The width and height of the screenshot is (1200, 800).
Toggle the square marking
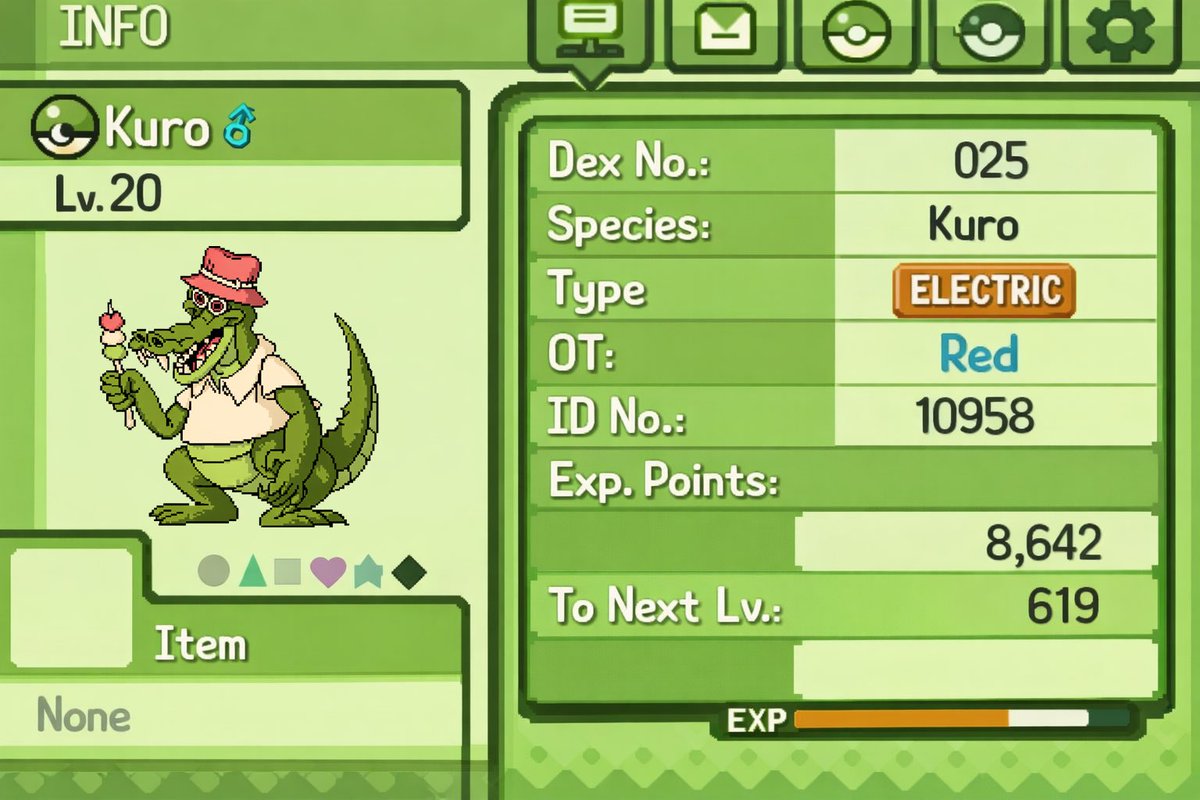pyautogui.click(x=288, y=572)
